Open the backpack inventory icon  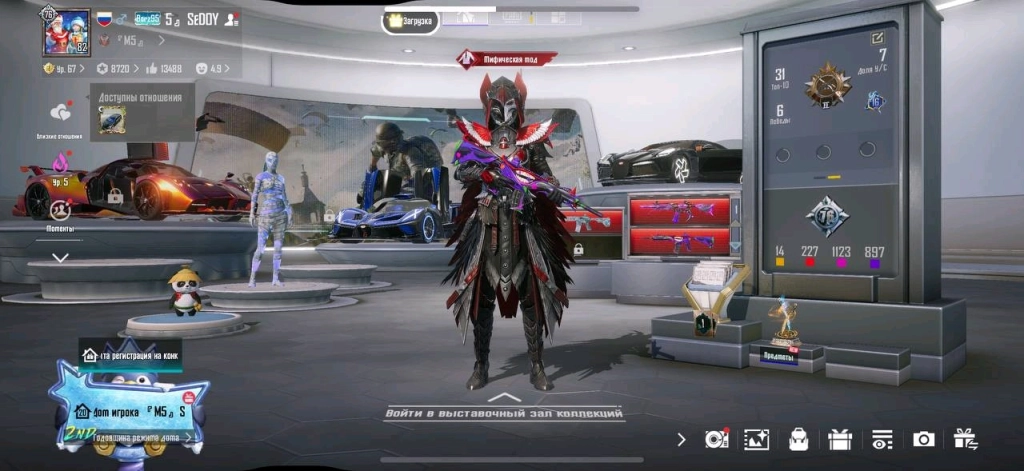[x=799, y=439]
